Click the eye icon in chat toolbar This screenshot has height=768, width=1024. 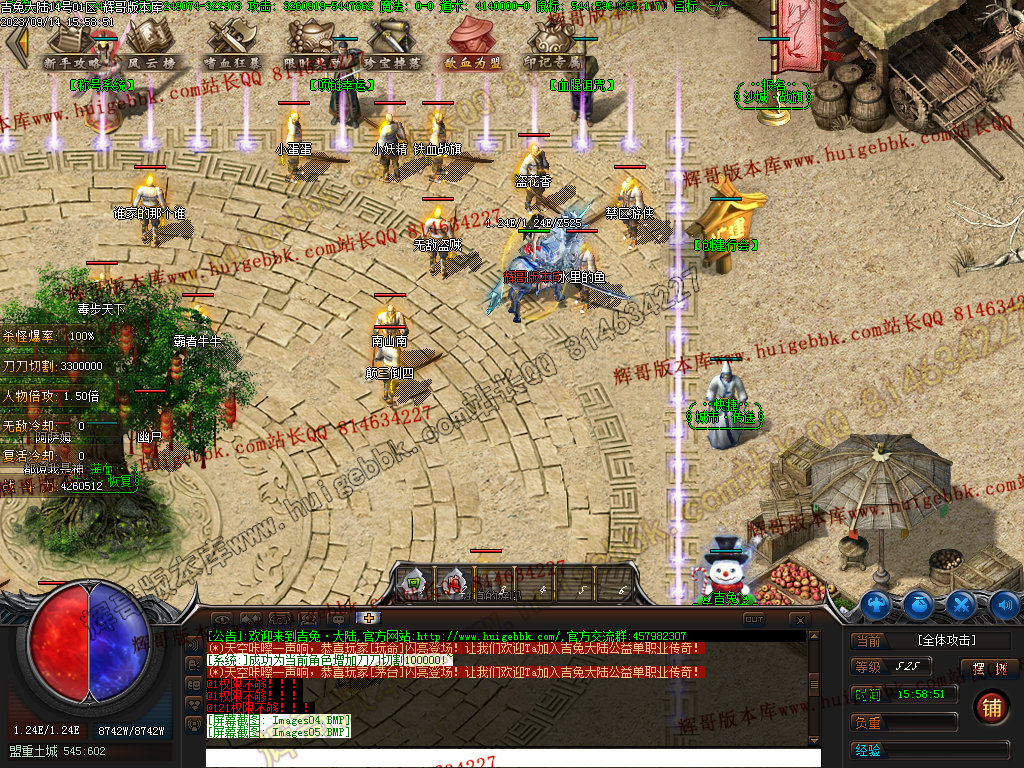coord(220,619)
